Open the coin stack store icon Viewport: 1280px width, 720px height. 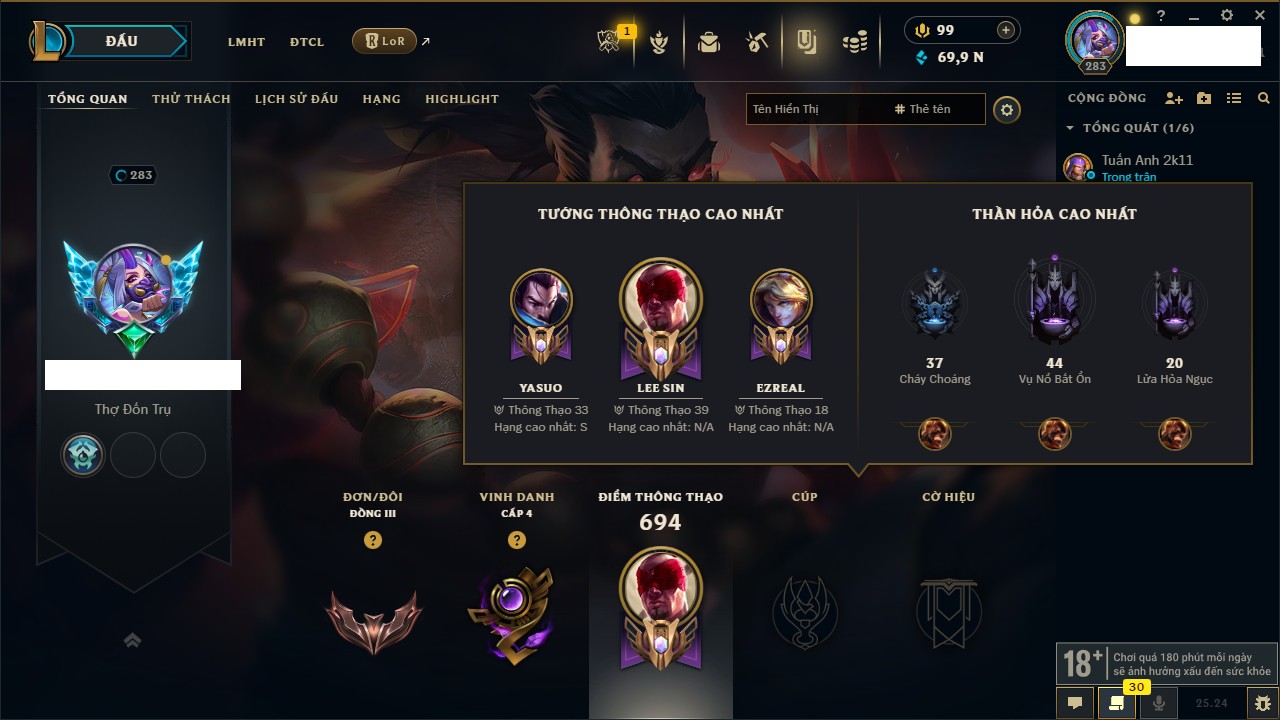(x=854, y=42)
